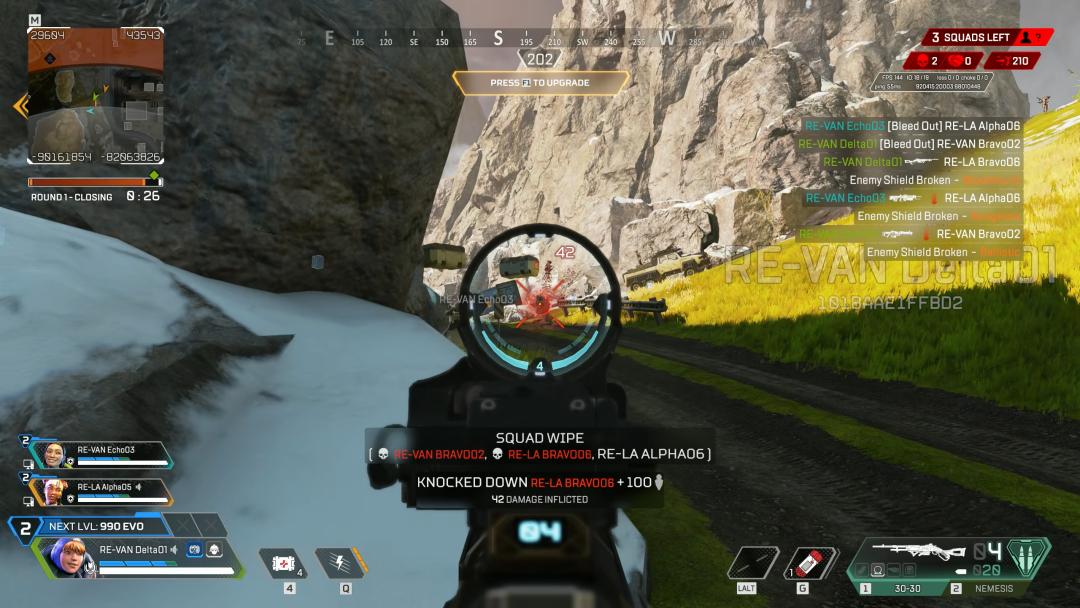This screenshot has height=608, width=1080.
Task: Click the helmet legend icon beside Delta01
Action: click(215, 548)
